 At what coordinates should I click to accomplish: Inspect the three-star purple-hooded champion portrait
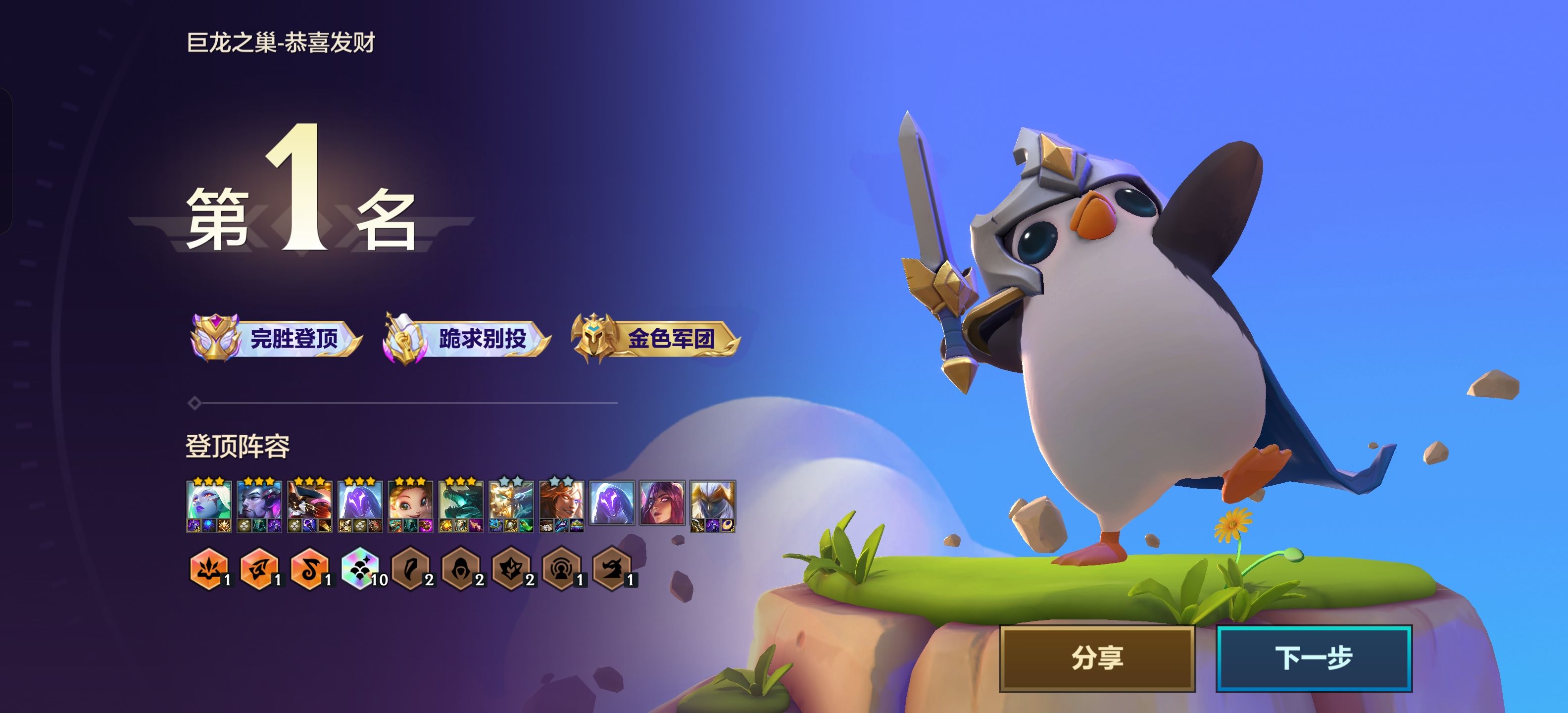(x=360, y=503)
